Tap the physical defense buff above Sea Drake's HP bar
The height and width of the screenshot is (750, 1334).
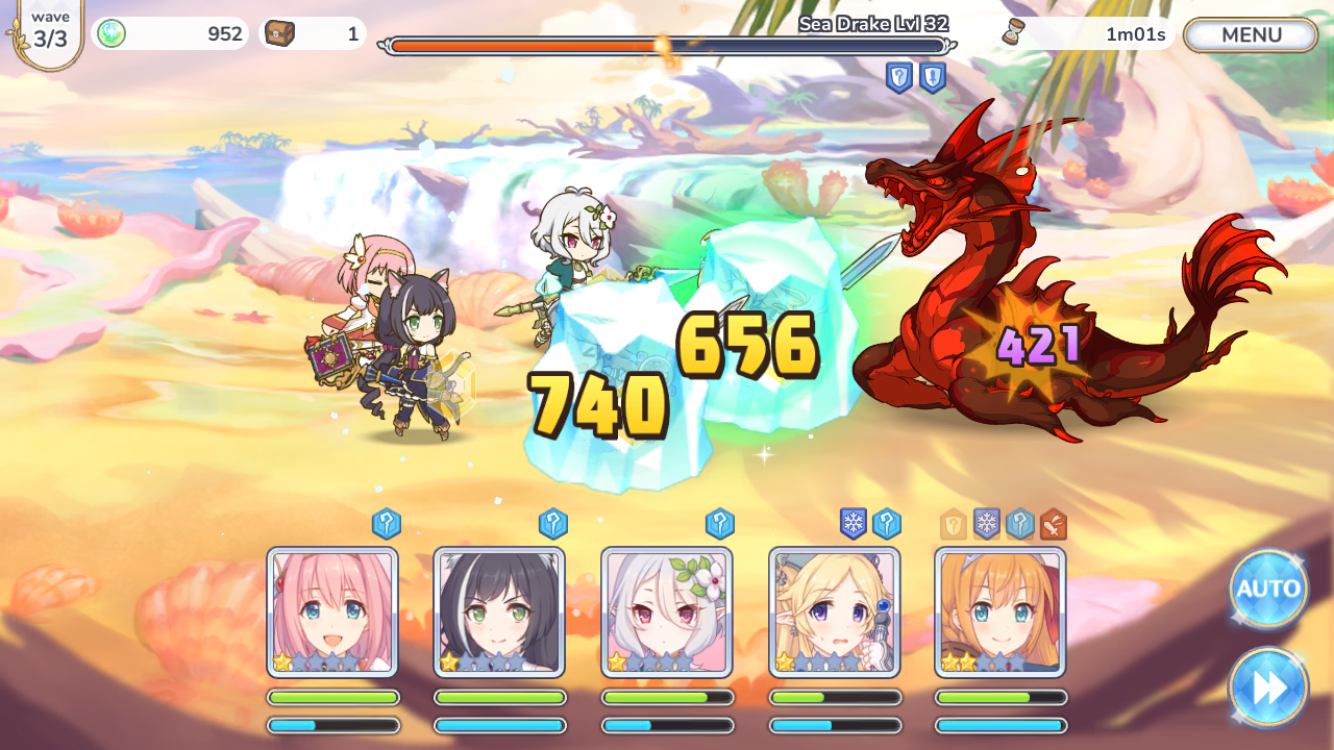coord(932,77)
